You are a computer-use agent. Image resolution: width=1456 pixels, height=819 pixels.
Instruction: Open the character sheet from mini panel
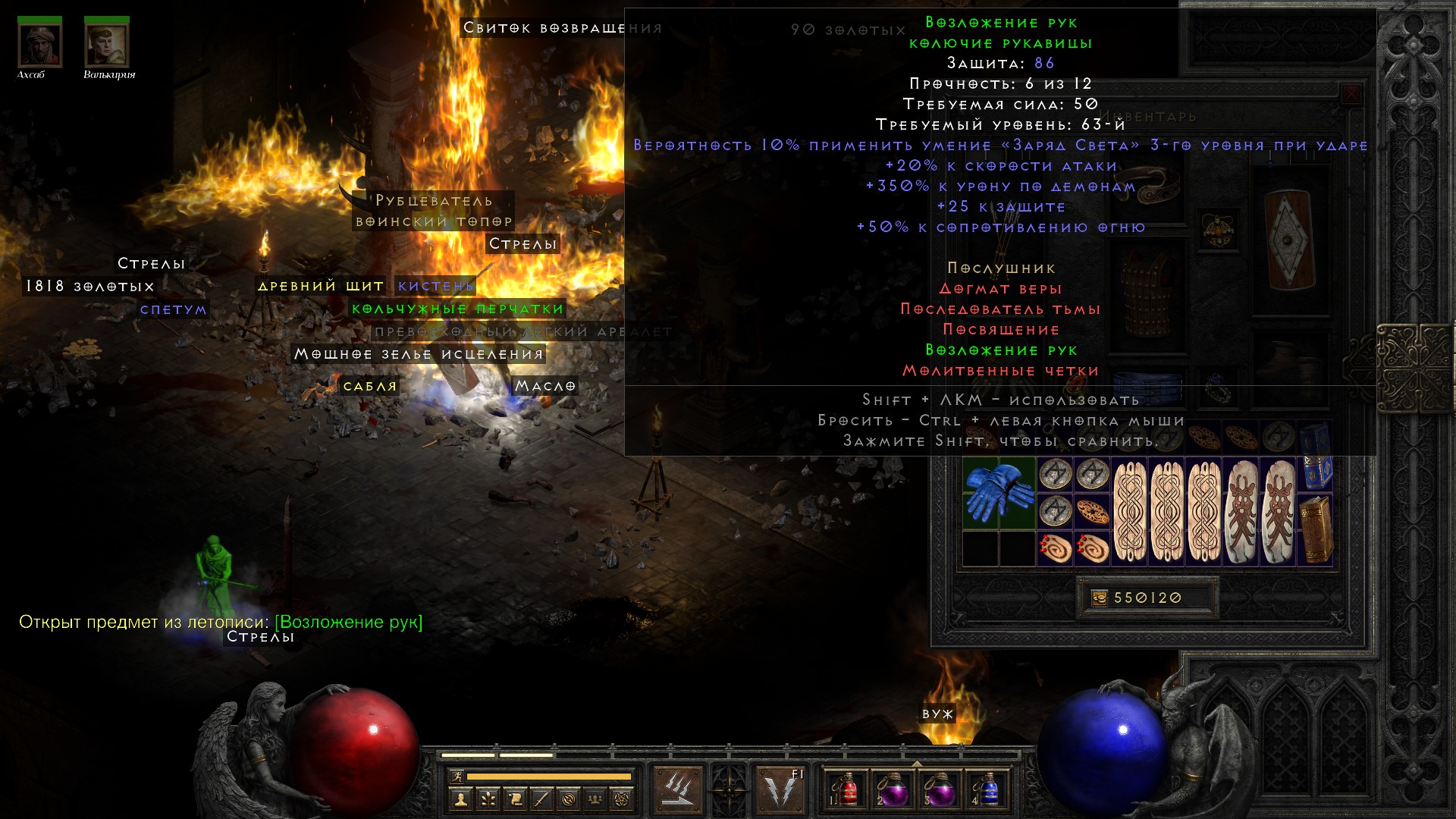[460, 799]
